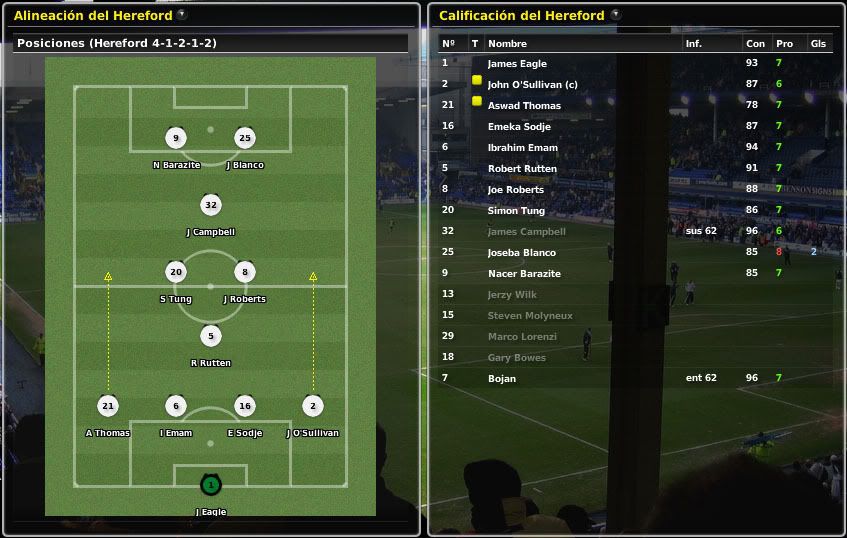Choose Ibrahim Emam from the ratings list
The height and width of the screenshot is (538, 847).
(522, 148)
